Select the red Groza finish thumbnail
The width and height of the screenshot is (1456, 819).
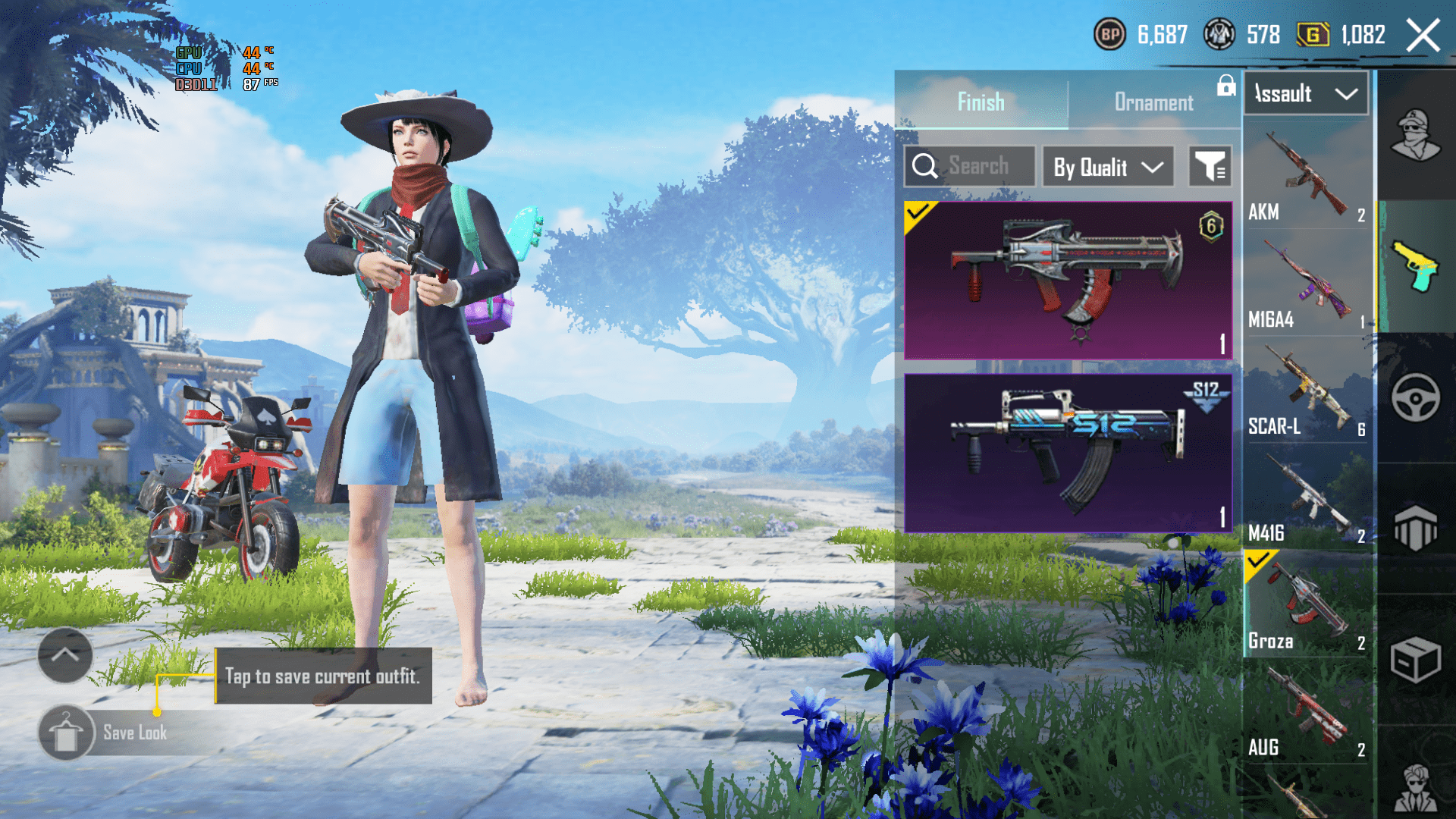coord(1068,280)
